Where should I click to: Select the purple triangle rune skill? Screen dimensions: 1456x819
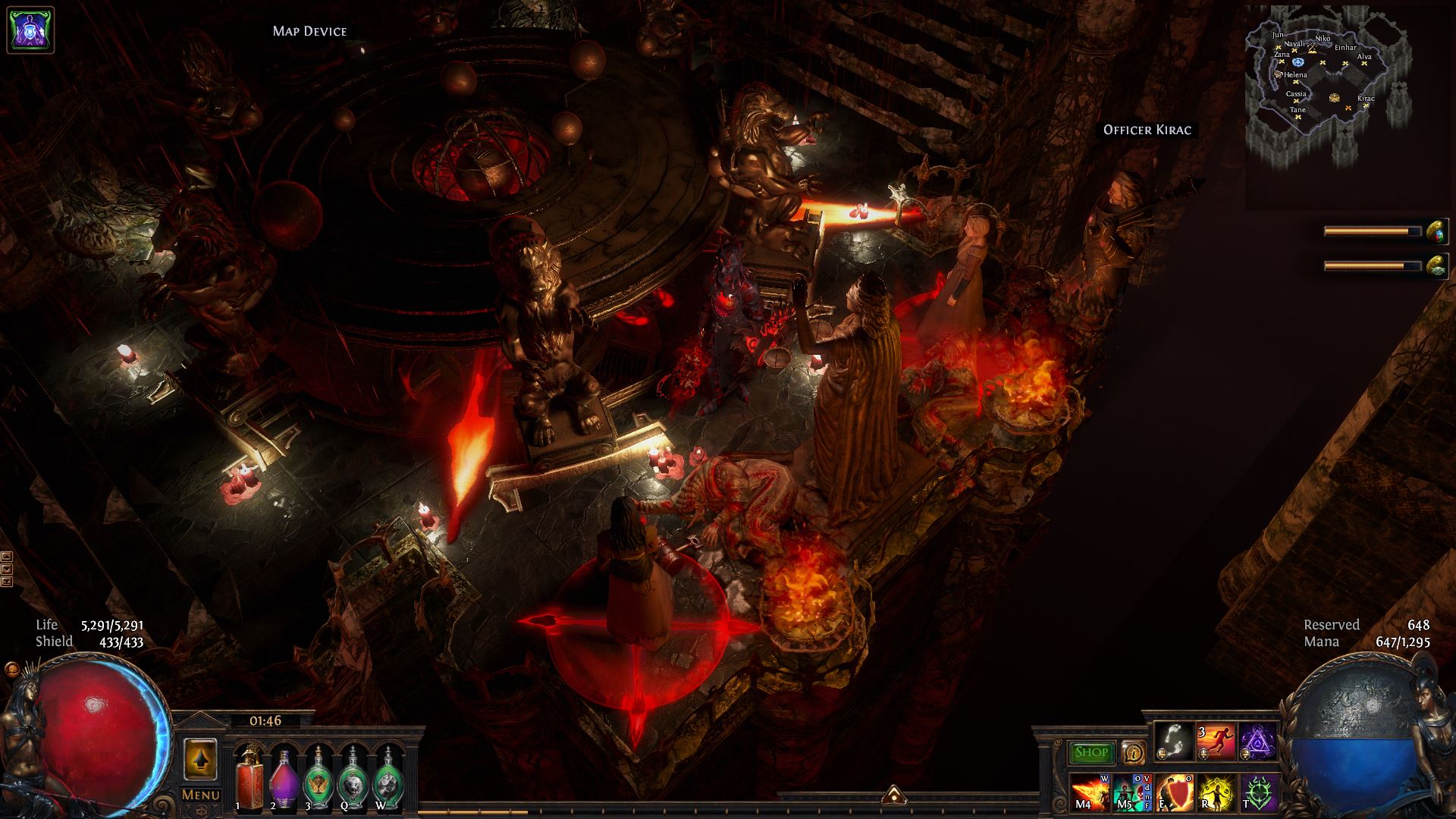coord(1257,742)
